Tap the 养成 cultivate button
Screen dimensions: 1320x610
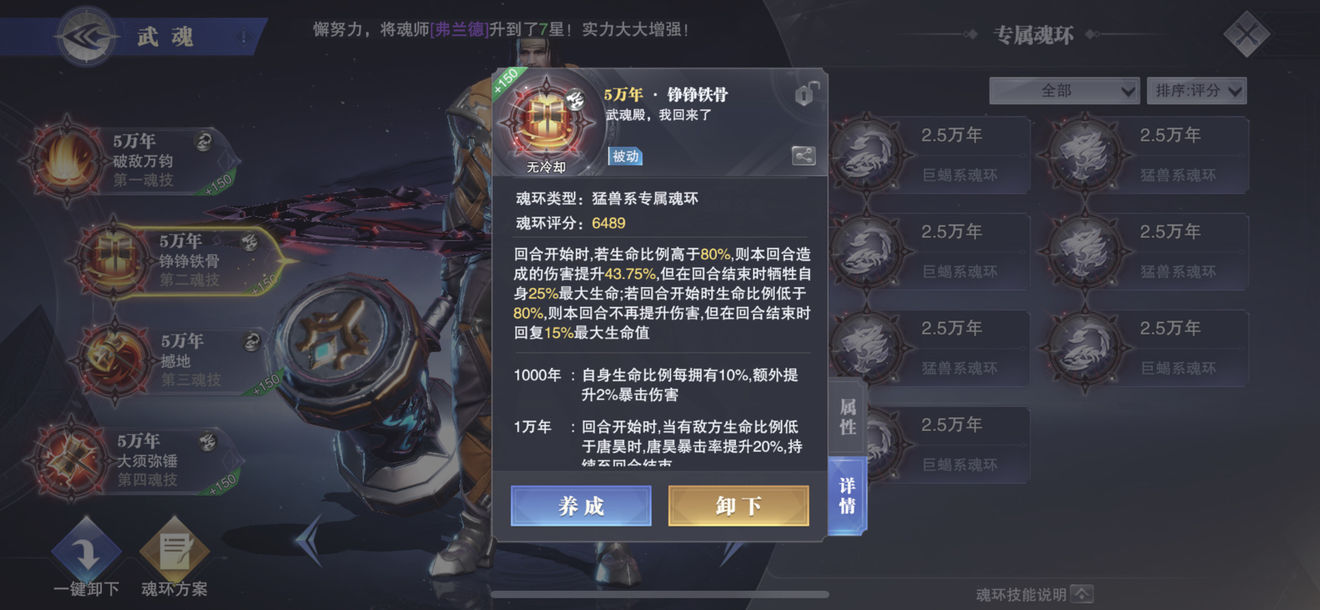point(581,506)
